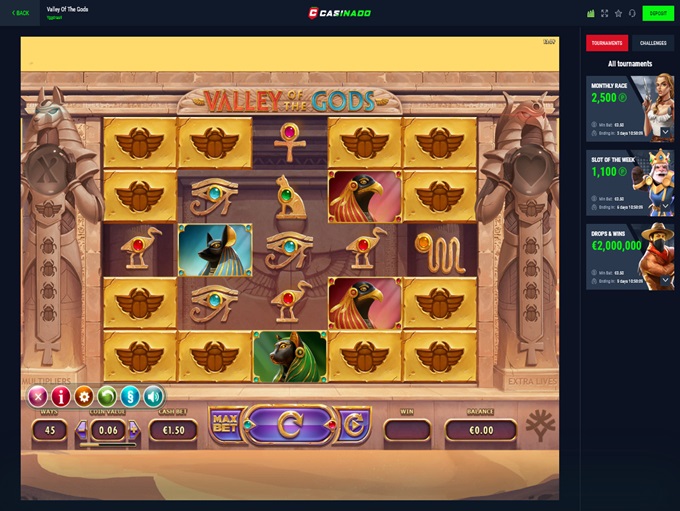Open the Deposit page
680x511 pixels.
[657, 13]
